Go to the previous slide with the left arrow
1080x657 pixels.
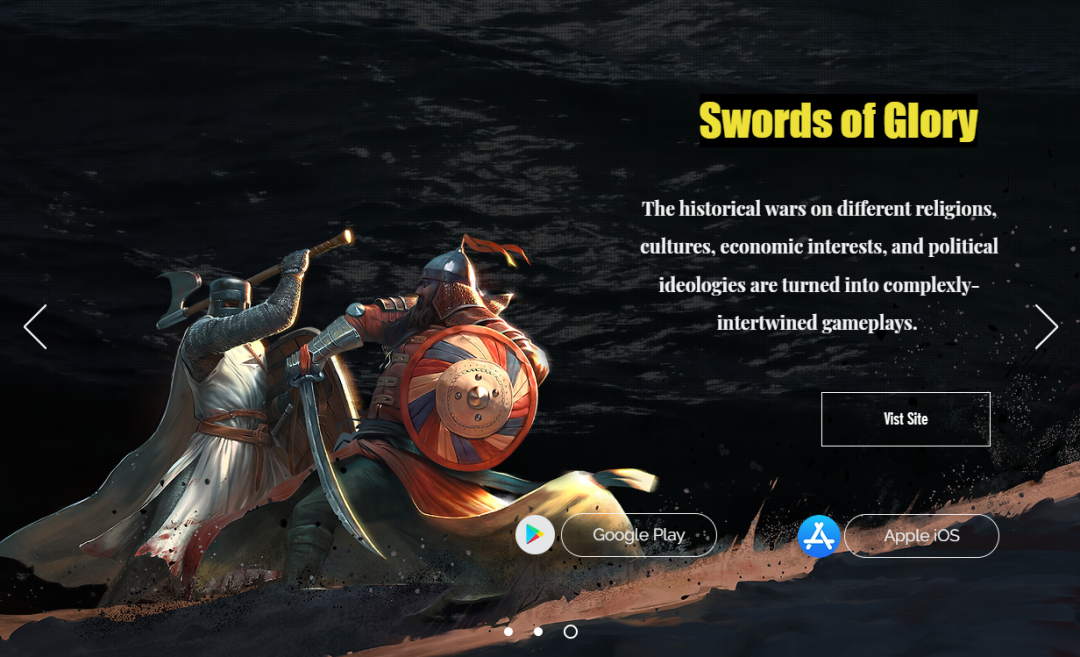tap(35, 327)
